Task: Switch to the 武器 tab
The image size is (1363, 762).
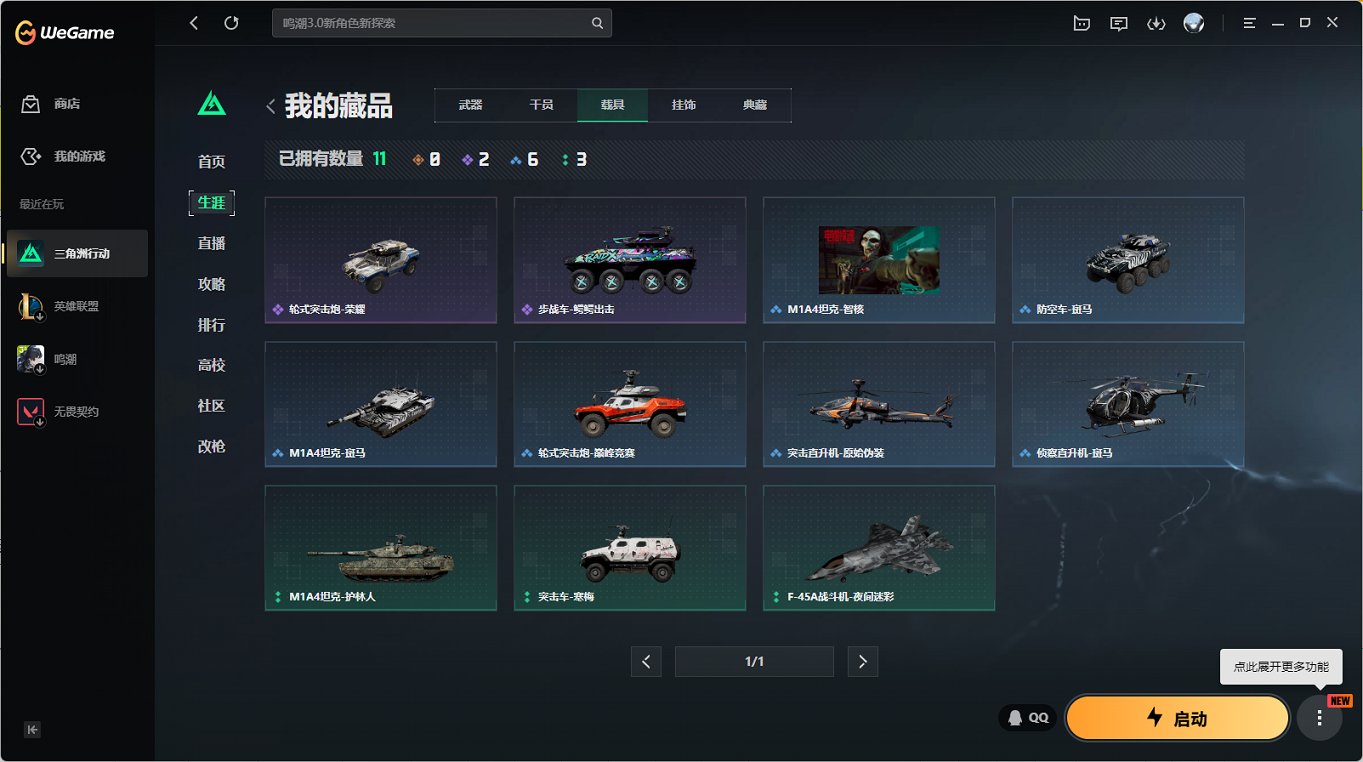Action: coord(469,104)
